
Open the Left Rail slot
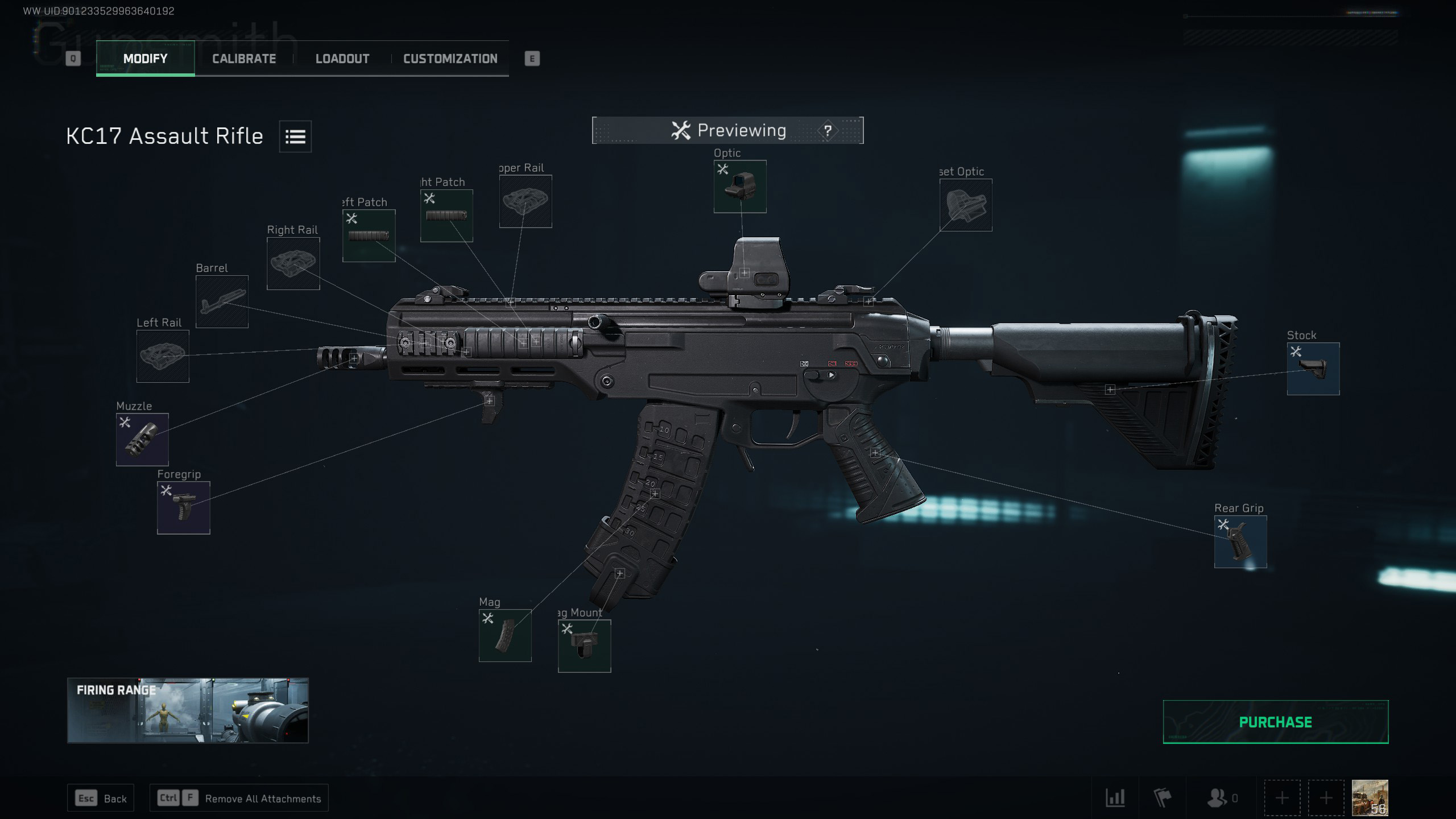click(x=163, y=356)
